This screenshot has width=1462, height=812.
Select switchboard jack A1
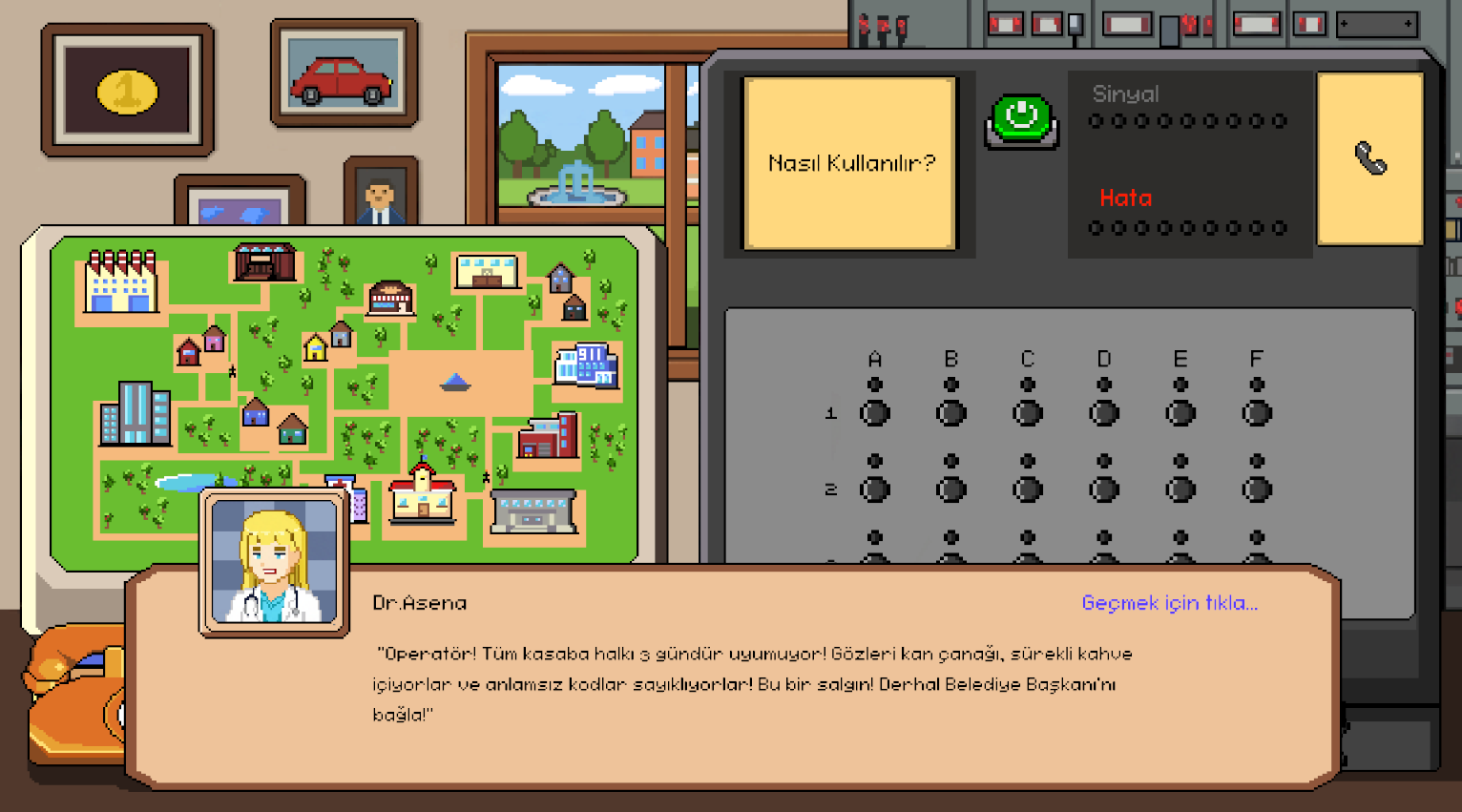point(875,413)
